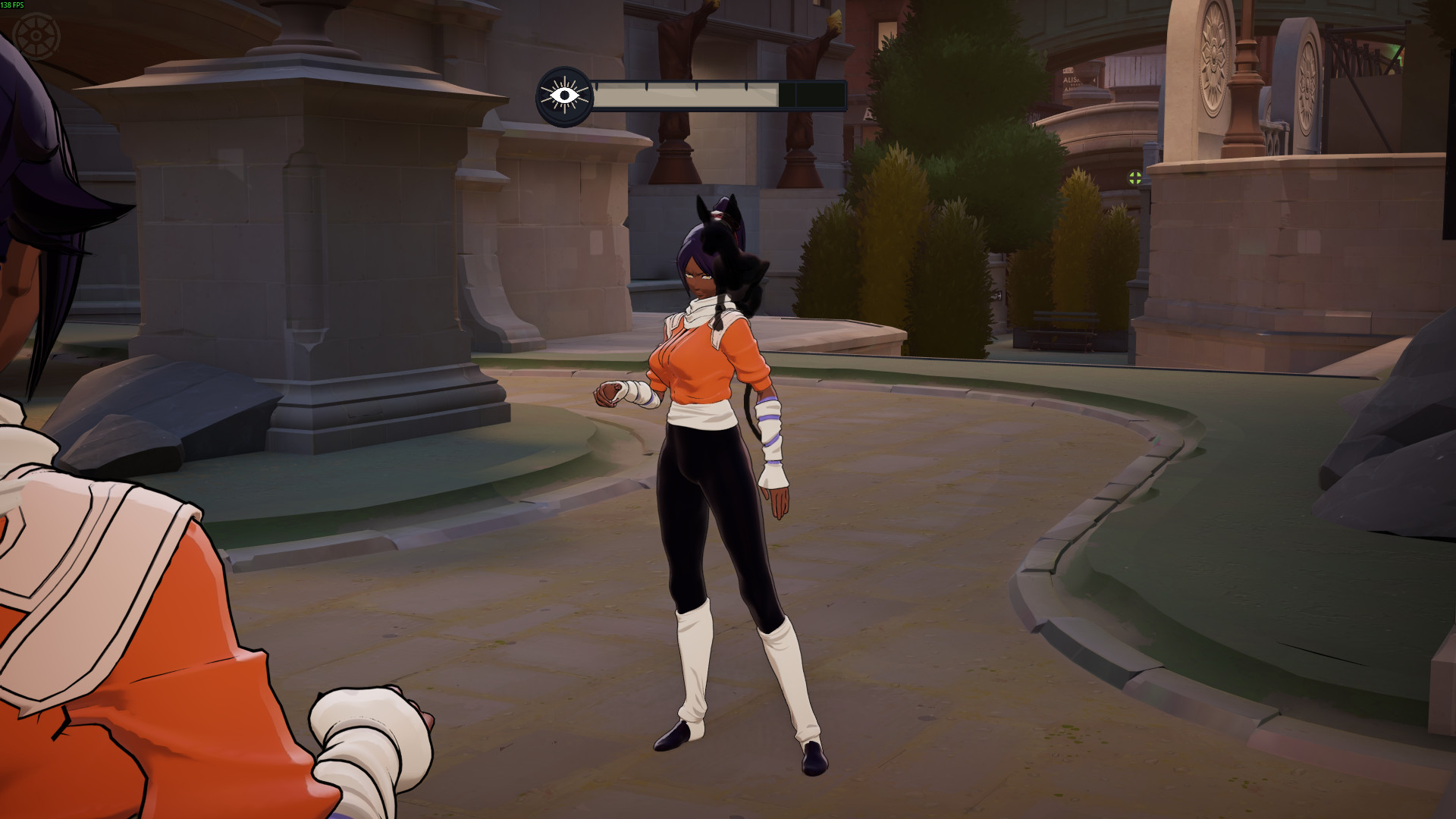This screenshot has width=1456, height=819.
Task: Click the green crosshair marker on the wall
Action: point(1134,178)
